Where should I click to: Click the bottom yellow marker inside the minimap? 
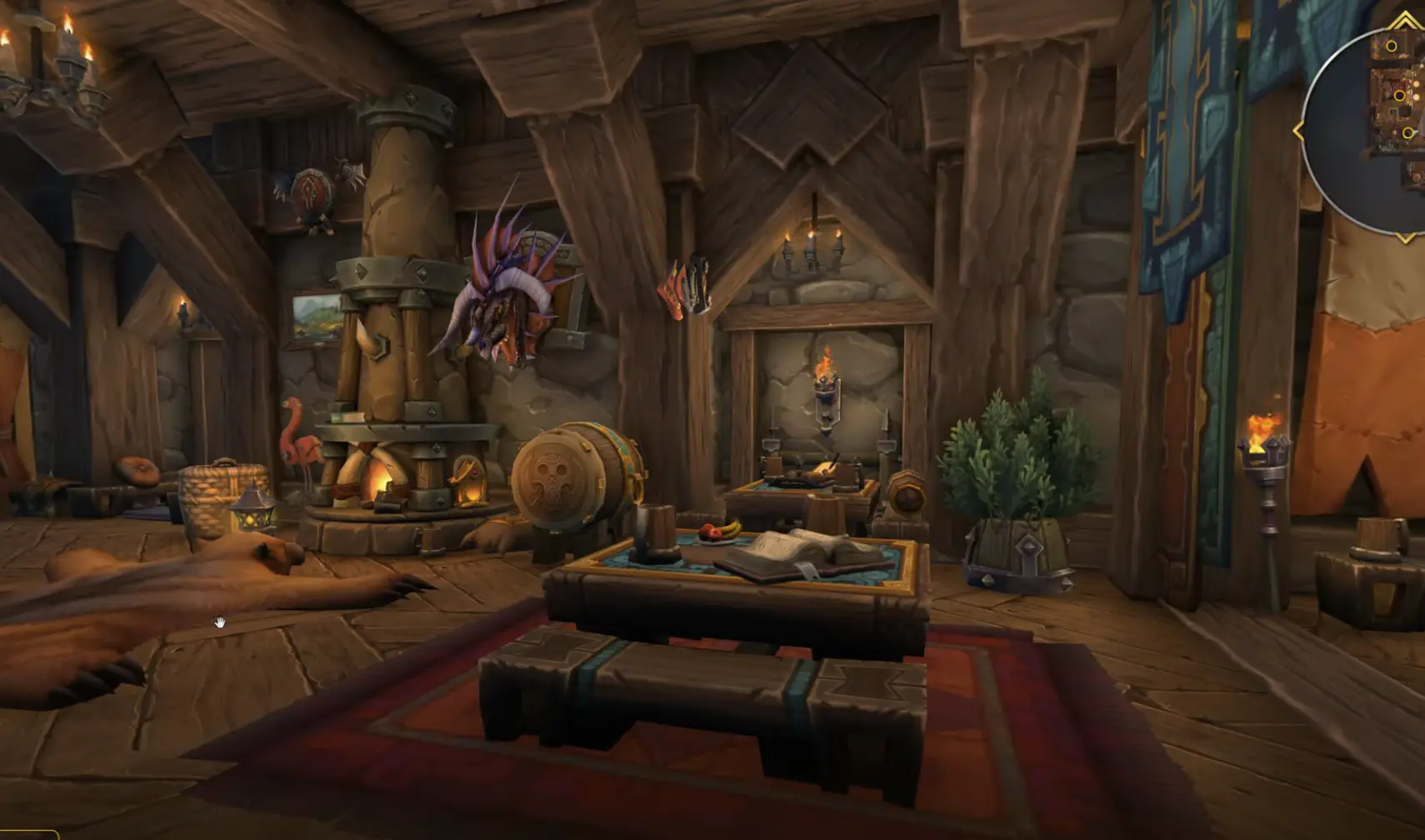(x=1408, y=132)
